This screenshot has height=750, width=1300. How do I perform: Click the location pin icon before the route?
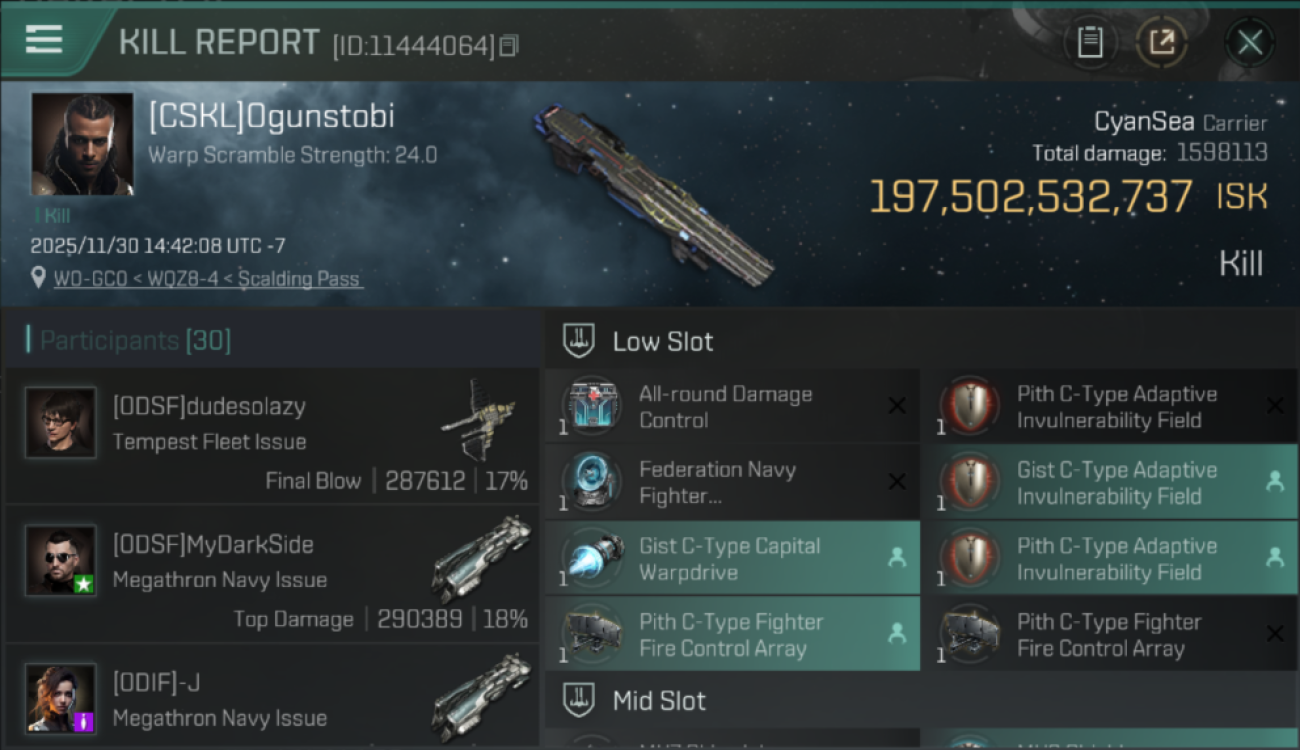[x=38, y=278]
